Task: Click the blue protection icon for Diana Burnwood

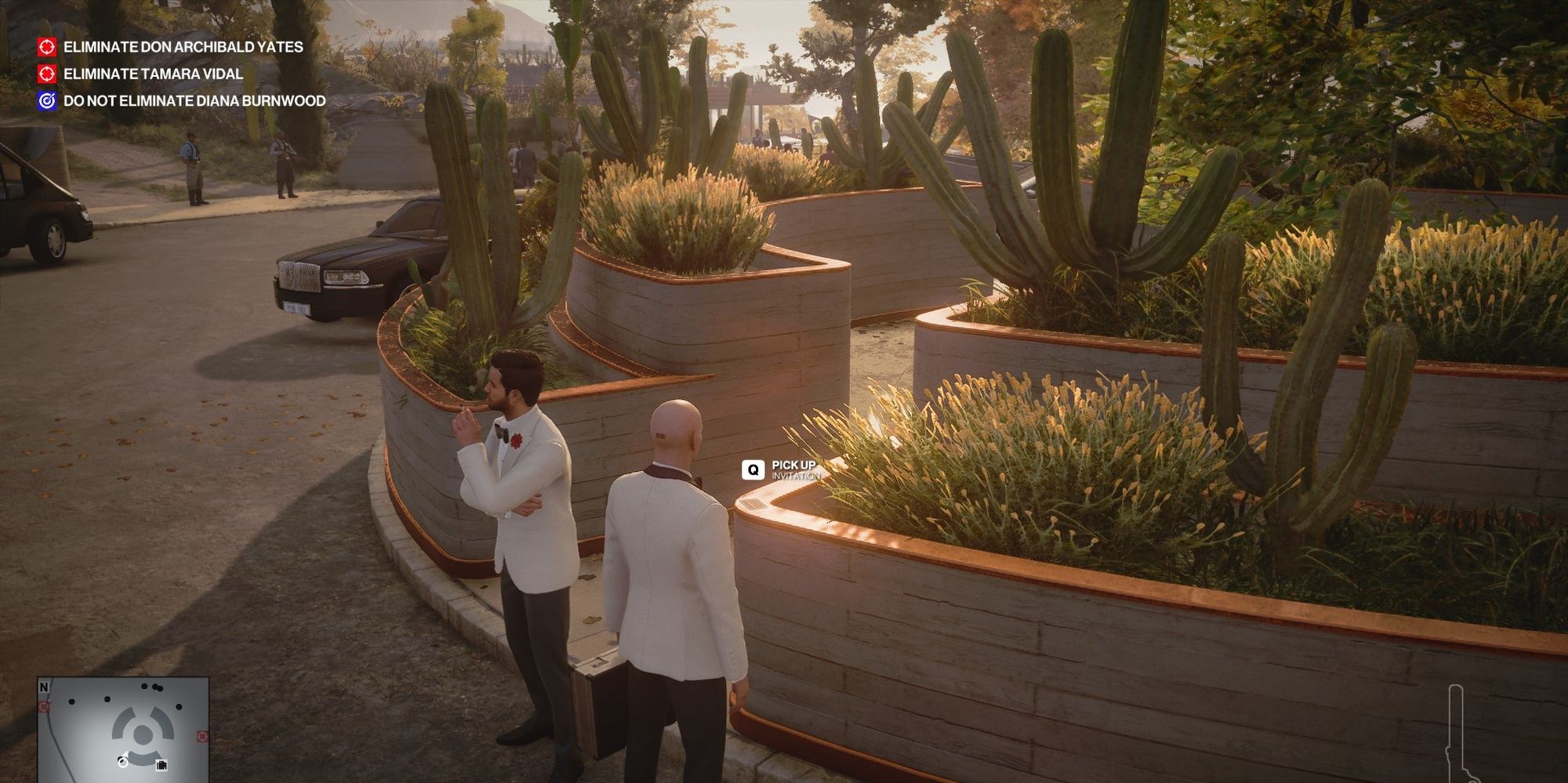Action: 46,100
